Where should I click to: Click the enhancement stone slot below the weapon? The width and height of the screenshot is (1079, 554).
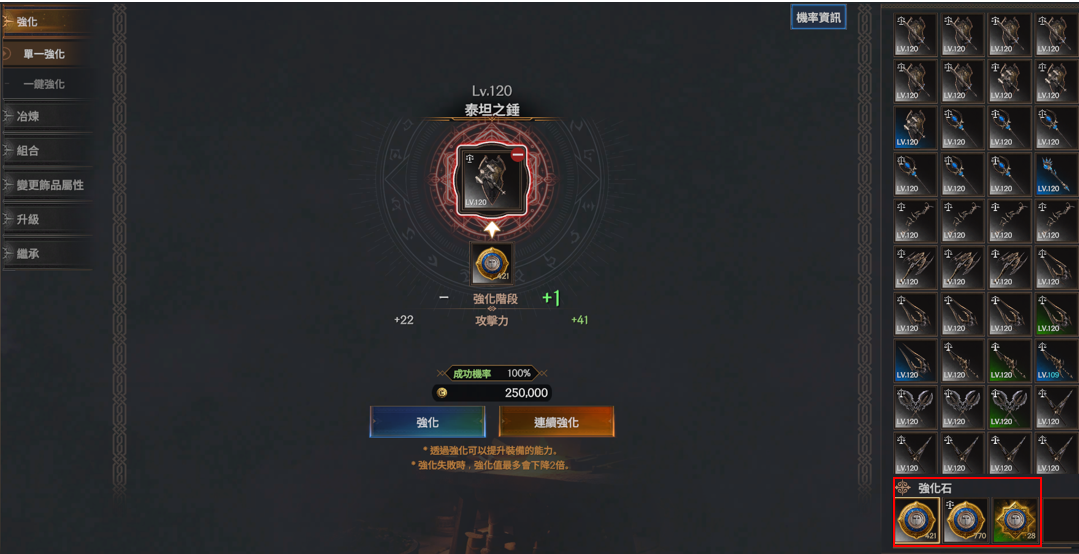[491, 264]
